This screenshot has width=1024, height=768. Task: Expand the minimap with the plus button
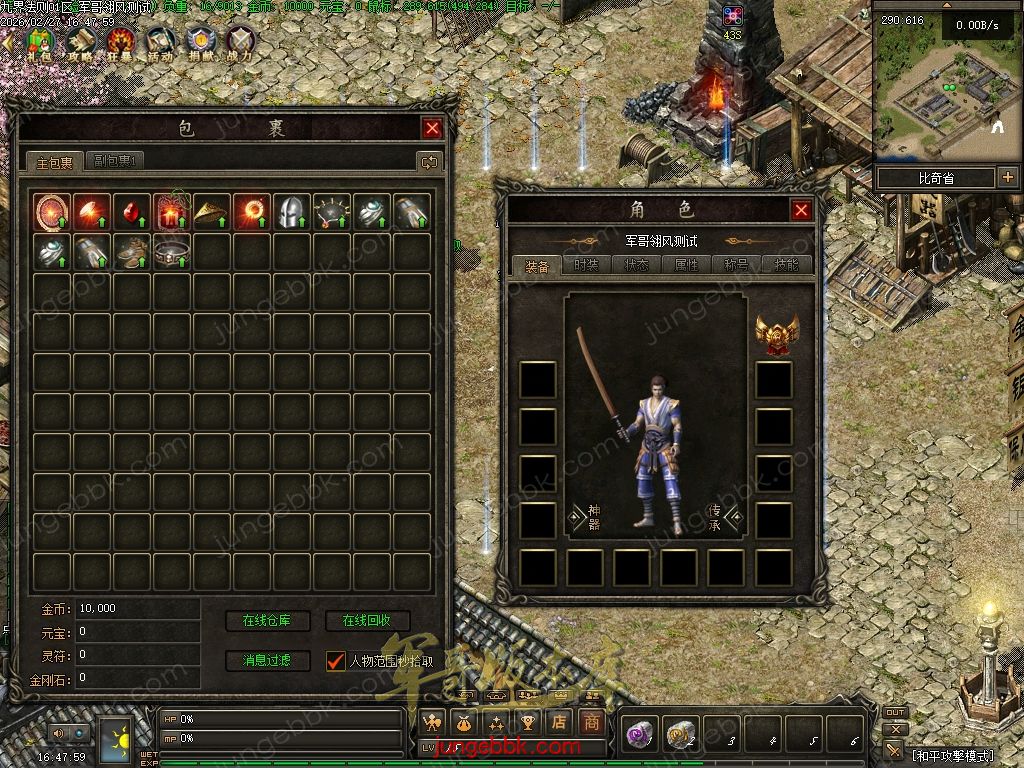tap(1006, 178)
